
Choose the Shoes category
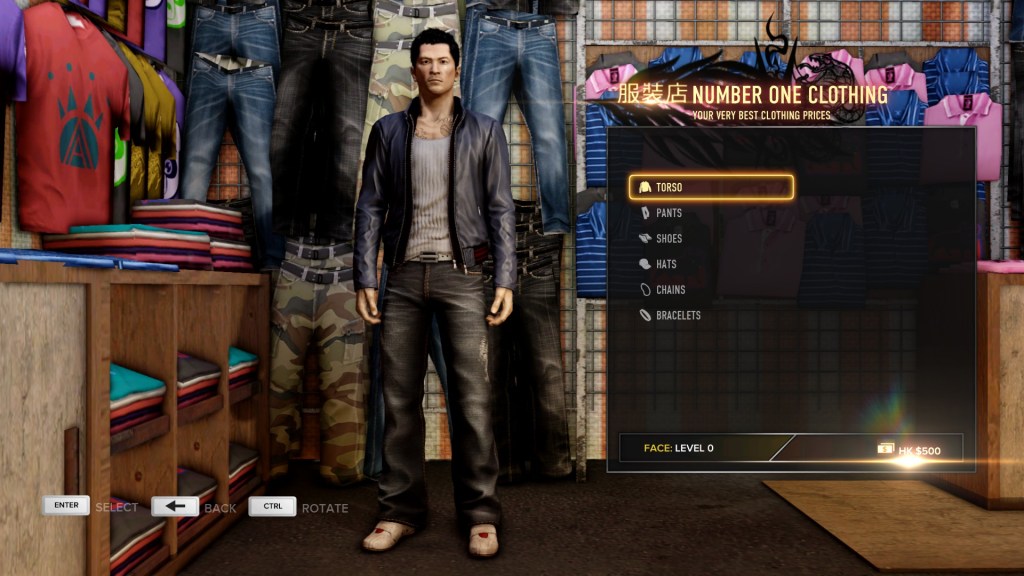point(669,239)
